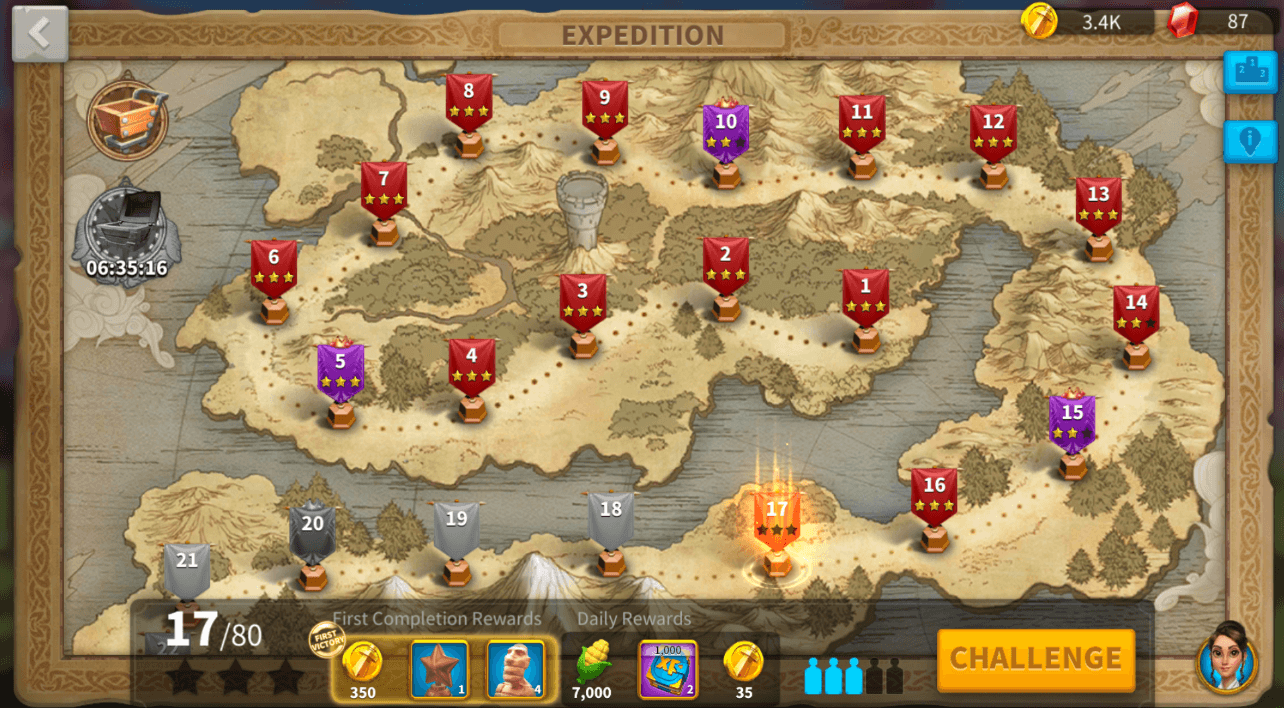1284x708 pixels.
Task: Tap the female advisor portrait
Action: [x=1226, y=655]
